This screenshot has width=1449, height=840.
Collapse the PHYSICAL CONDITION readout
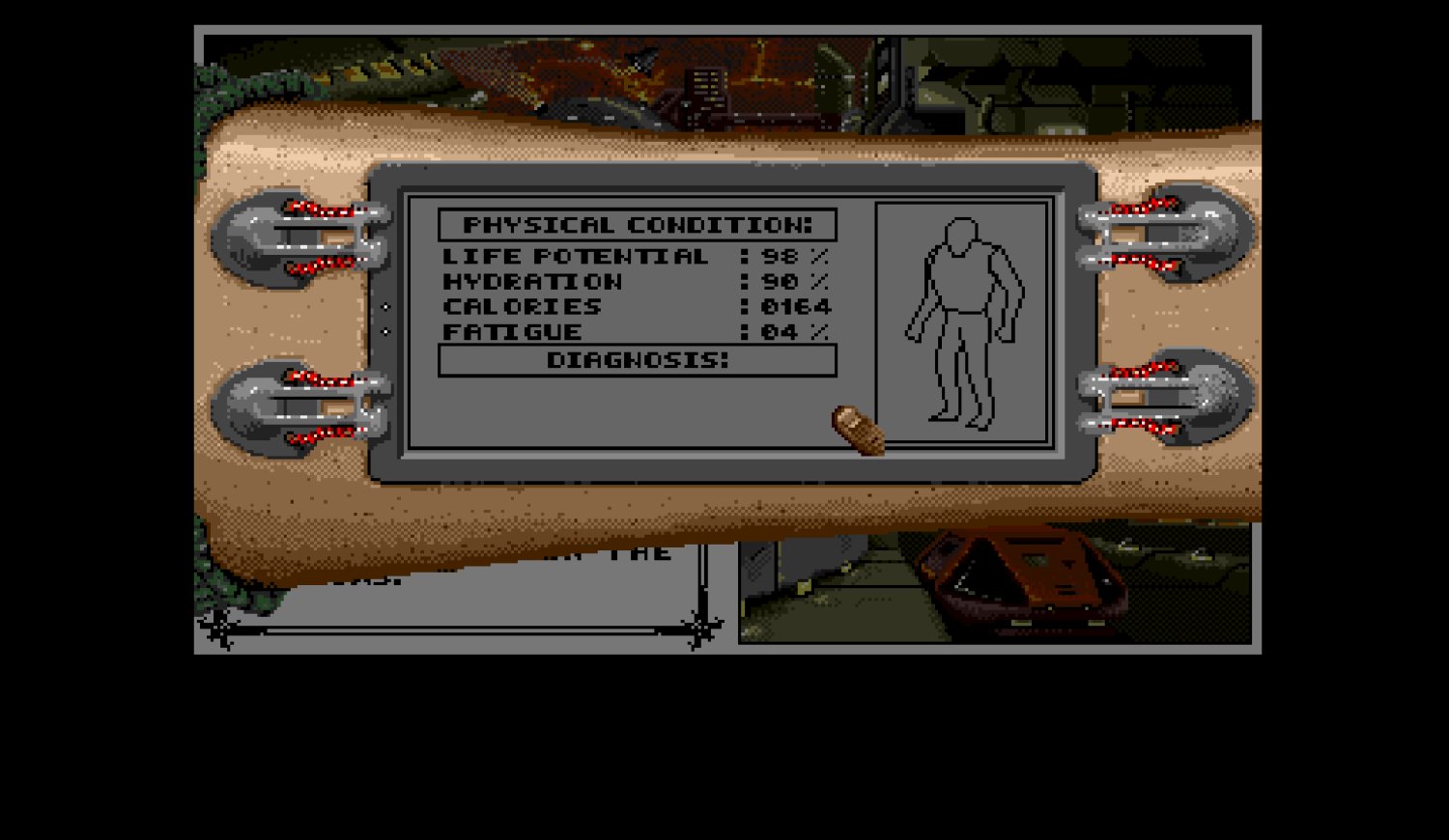point(638,224)
